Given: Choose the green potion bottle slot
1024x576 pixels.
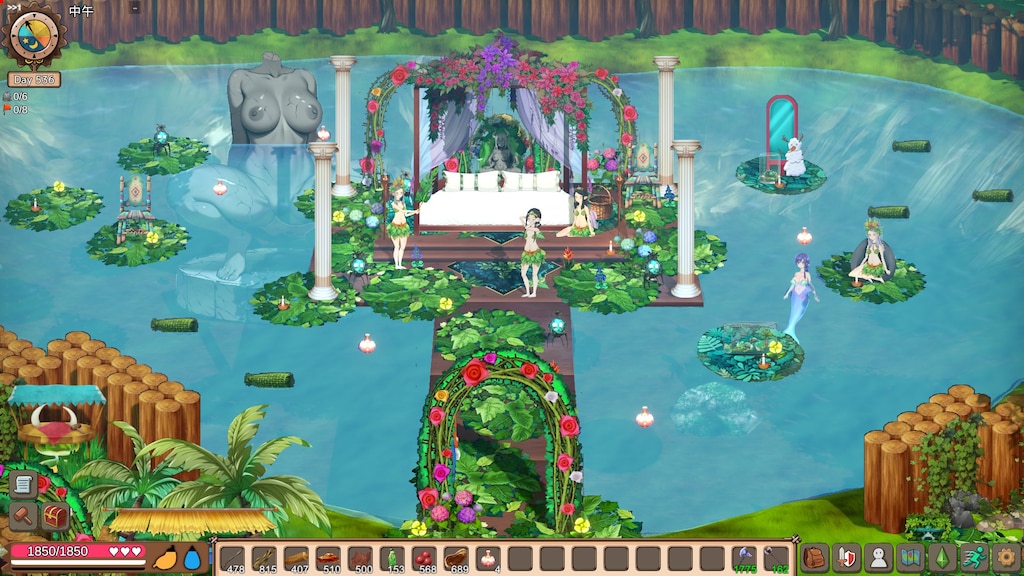Looking at the screenshot, I should coord(391,559).
